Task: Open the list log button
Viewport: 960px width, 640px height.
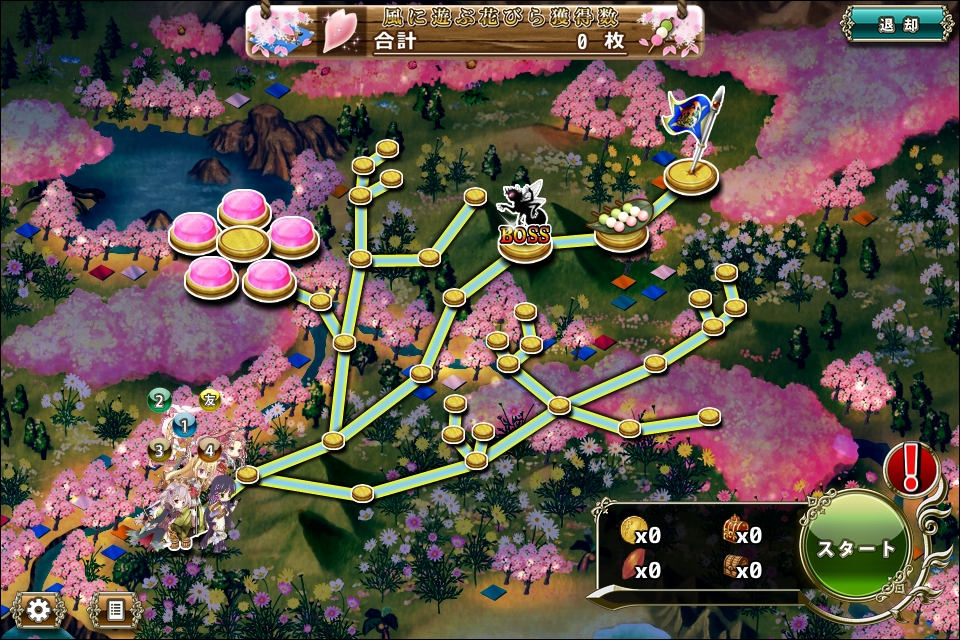Action: pyautogui.click(x=114, y=608)
